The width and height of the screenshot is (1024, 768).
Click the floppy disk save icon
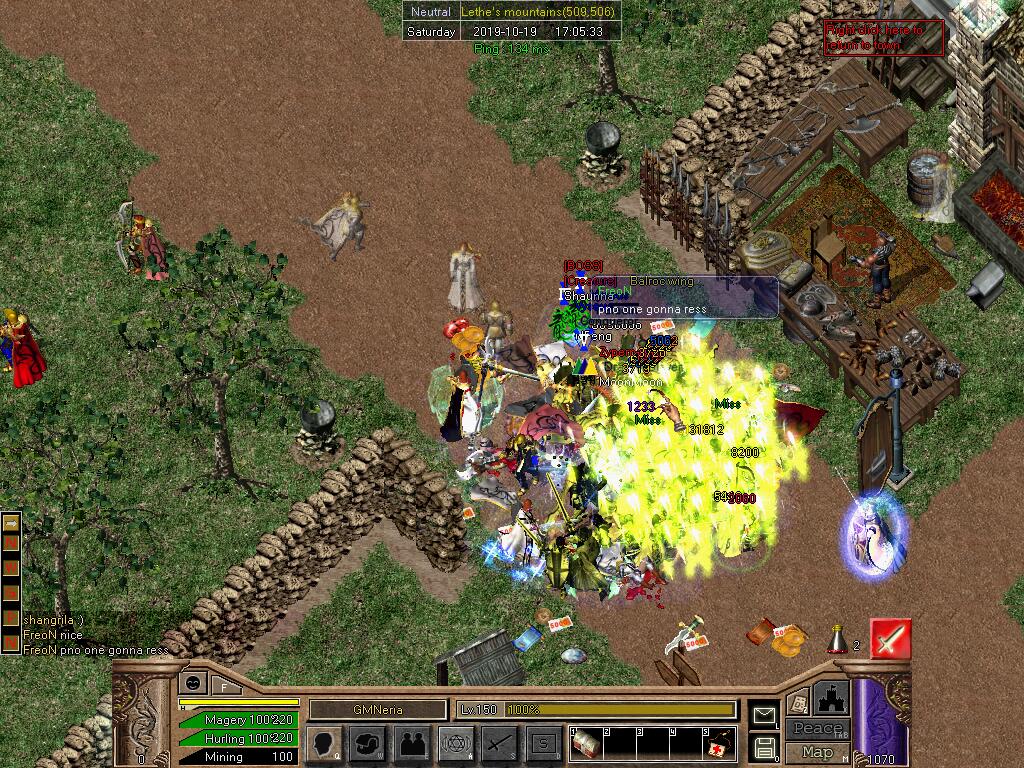764,747
